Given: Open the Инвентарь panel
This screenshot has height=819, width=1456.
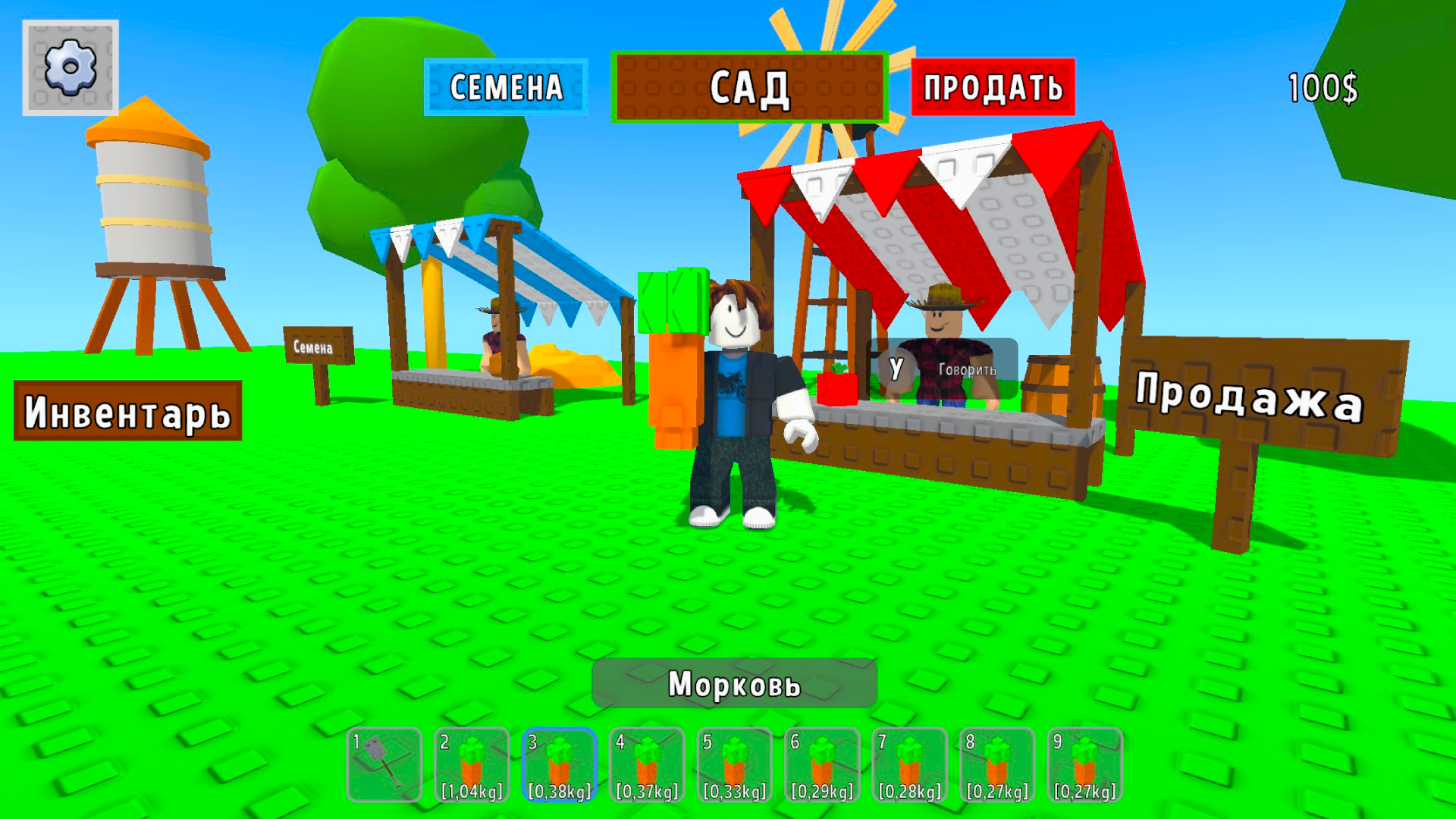Looking at the screenshot, I should [126, 411].
